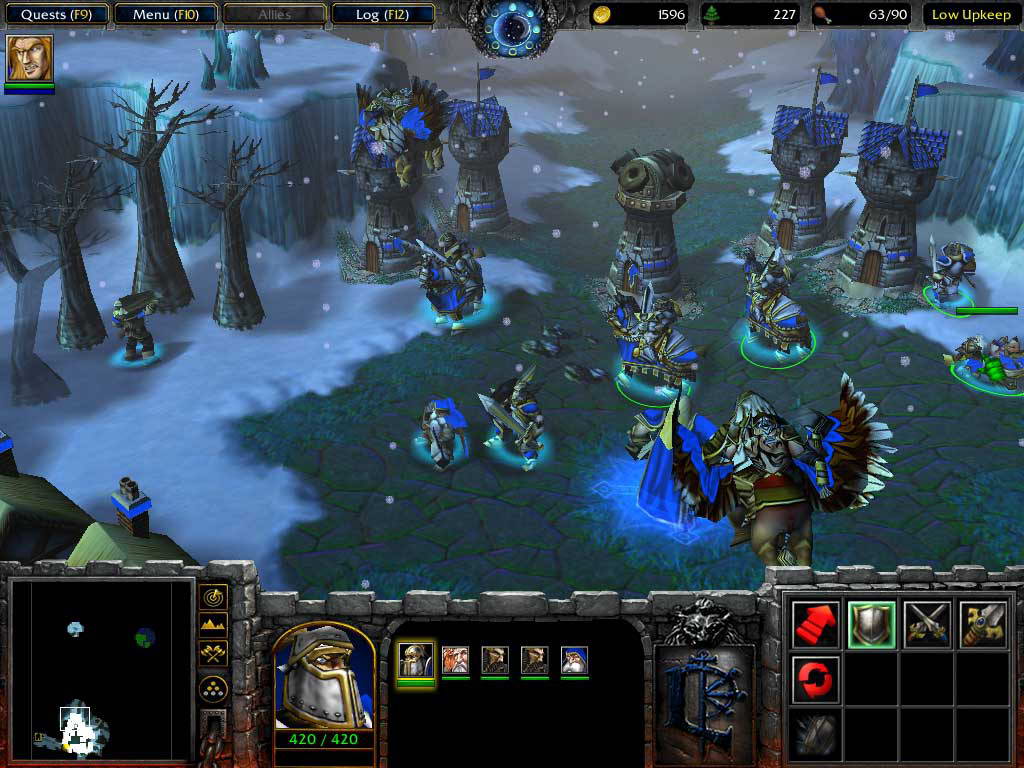Activate the Patrol command (red circular arrows)
Image resolution: width=1024 pixels, height=768 pixels.
click(x=815, y=679)
